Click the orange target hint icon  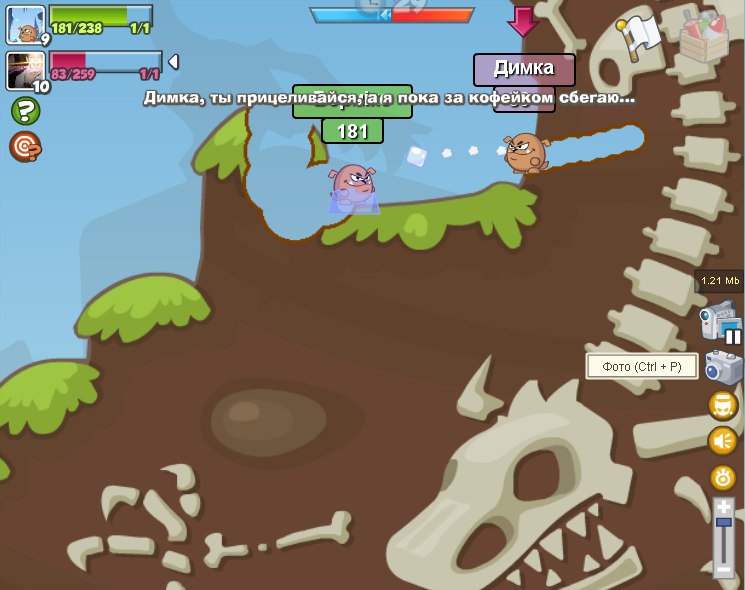[25, 147]
